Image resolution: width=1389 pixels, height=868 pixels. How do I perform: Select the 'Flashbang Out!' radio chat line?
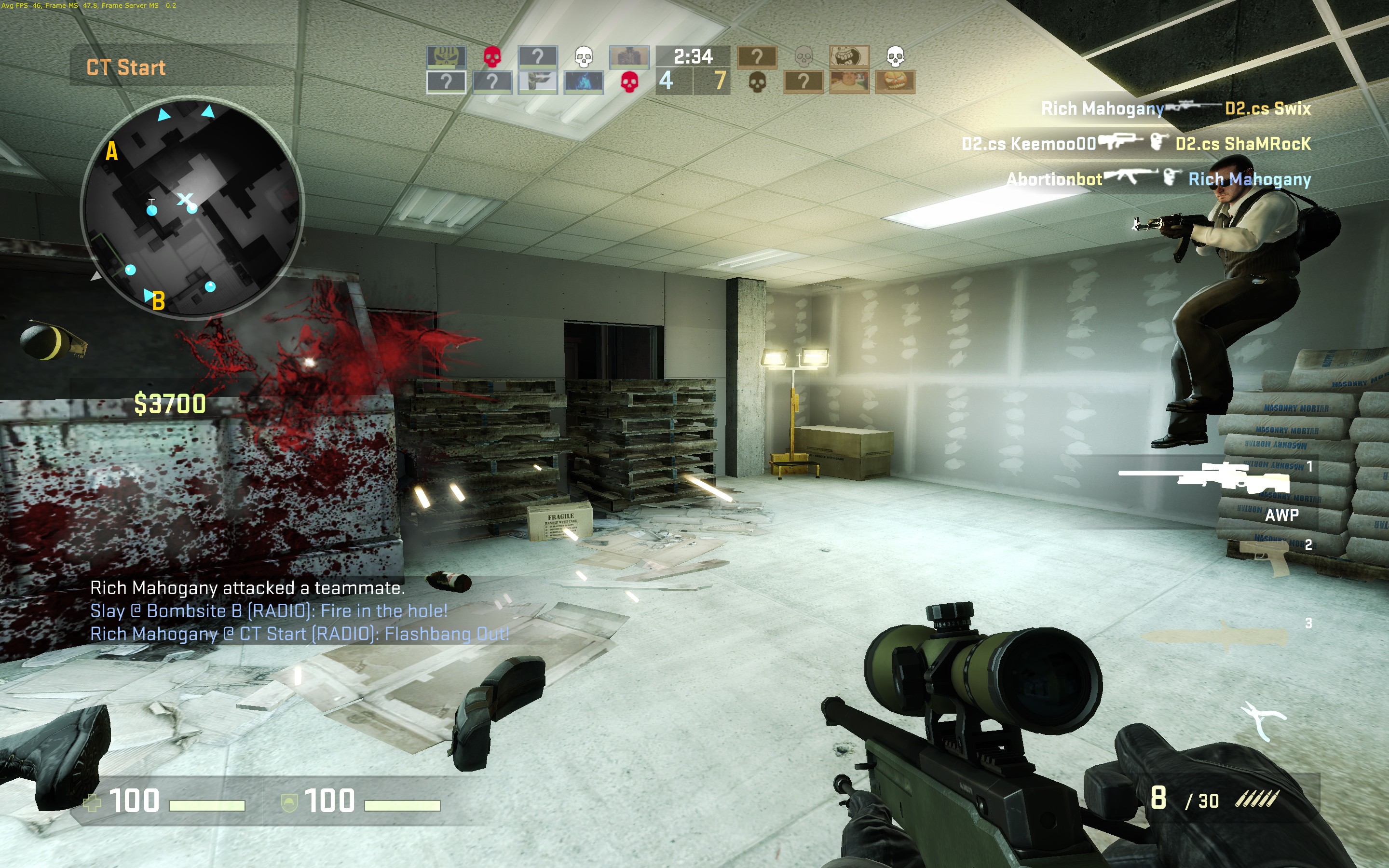pos(300,634)
